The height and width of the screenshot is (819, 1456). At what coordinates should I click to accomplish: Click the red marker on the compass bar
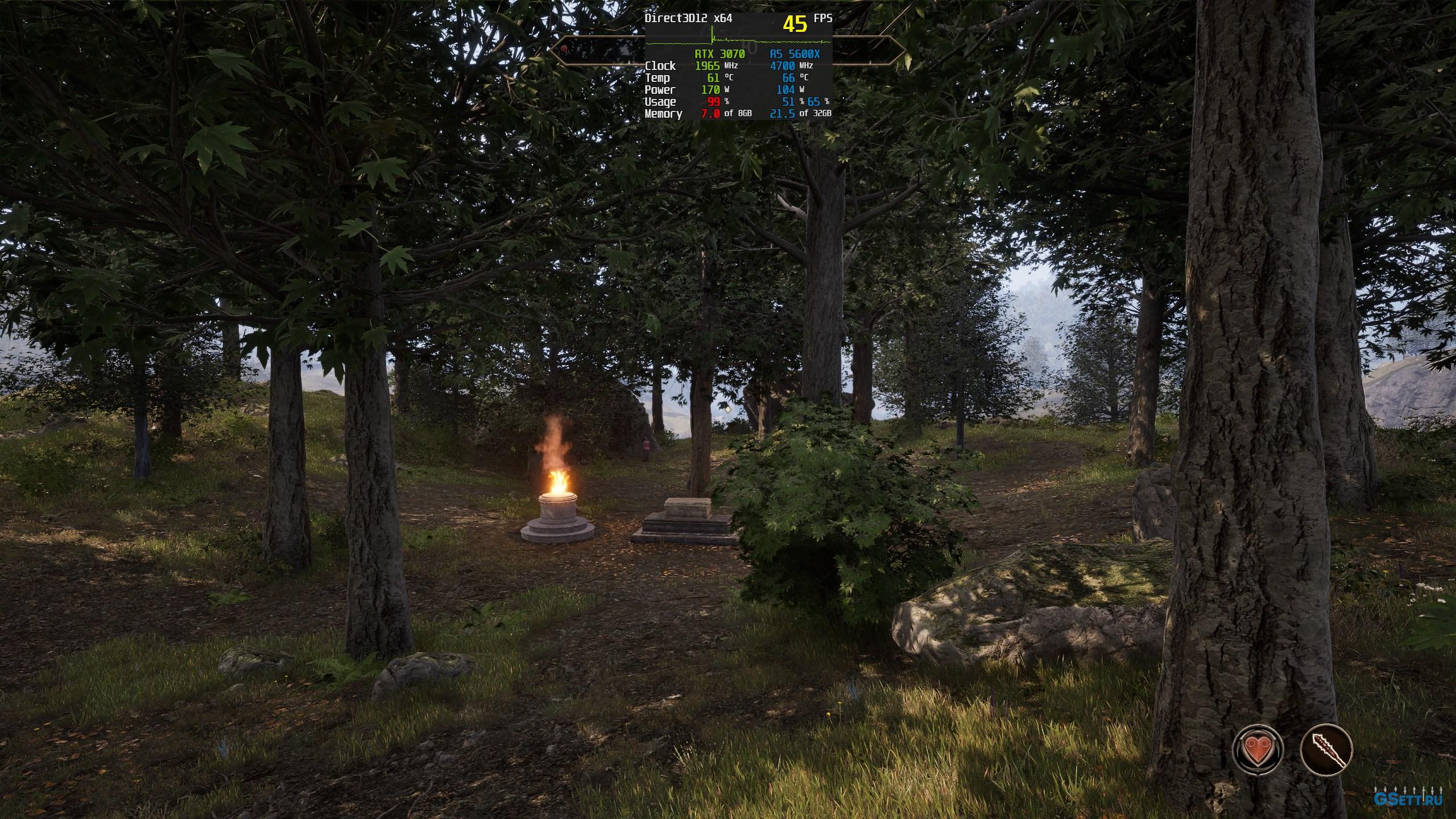tap(564, 49)
